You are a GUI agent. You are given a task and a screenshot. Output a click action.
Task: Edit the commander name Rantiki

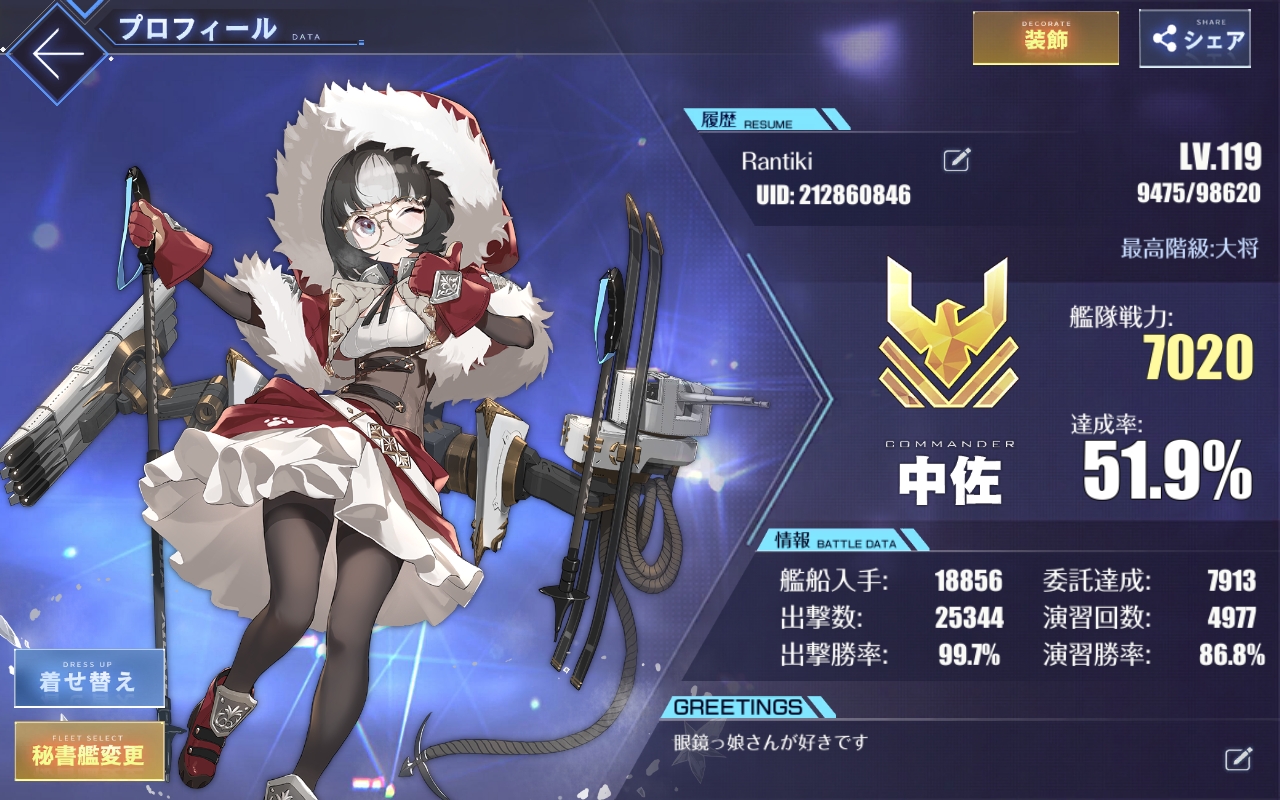tap(956, 160)
